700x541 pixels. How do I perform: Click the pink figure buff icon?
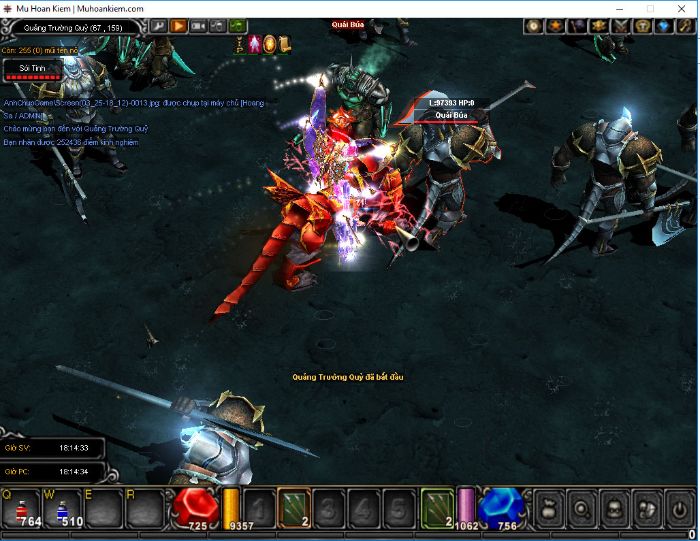click(x=256, y=44)
